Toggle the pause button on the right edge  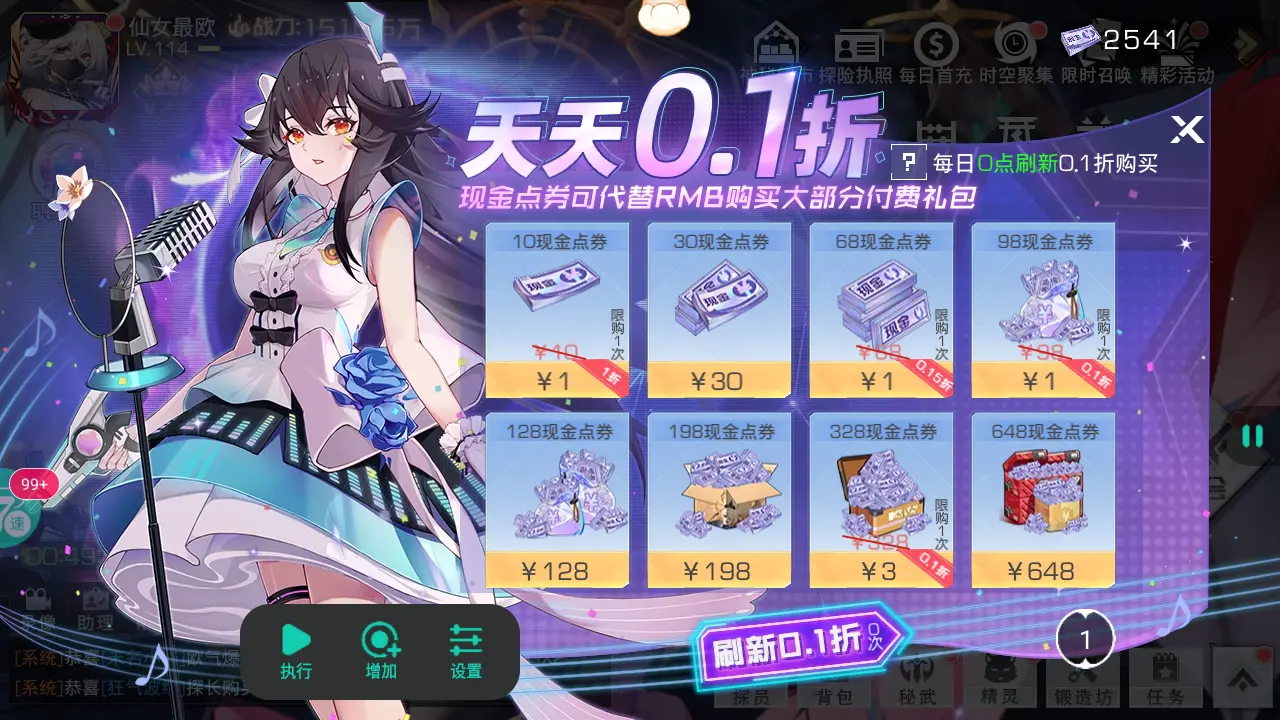pyautogui.click(x=1251, y=435)
